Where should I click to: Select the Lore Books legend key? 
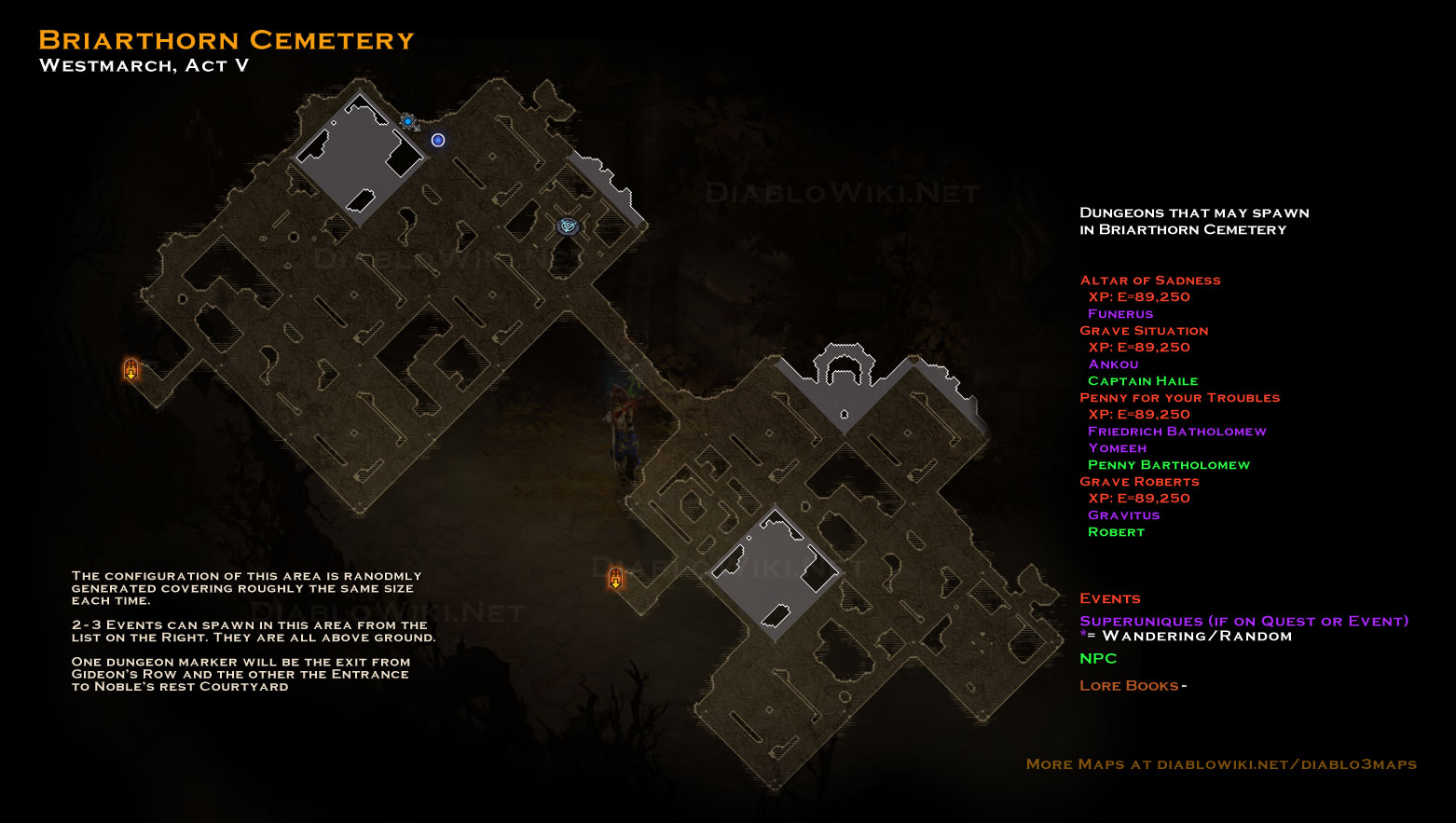point(1129,685)
